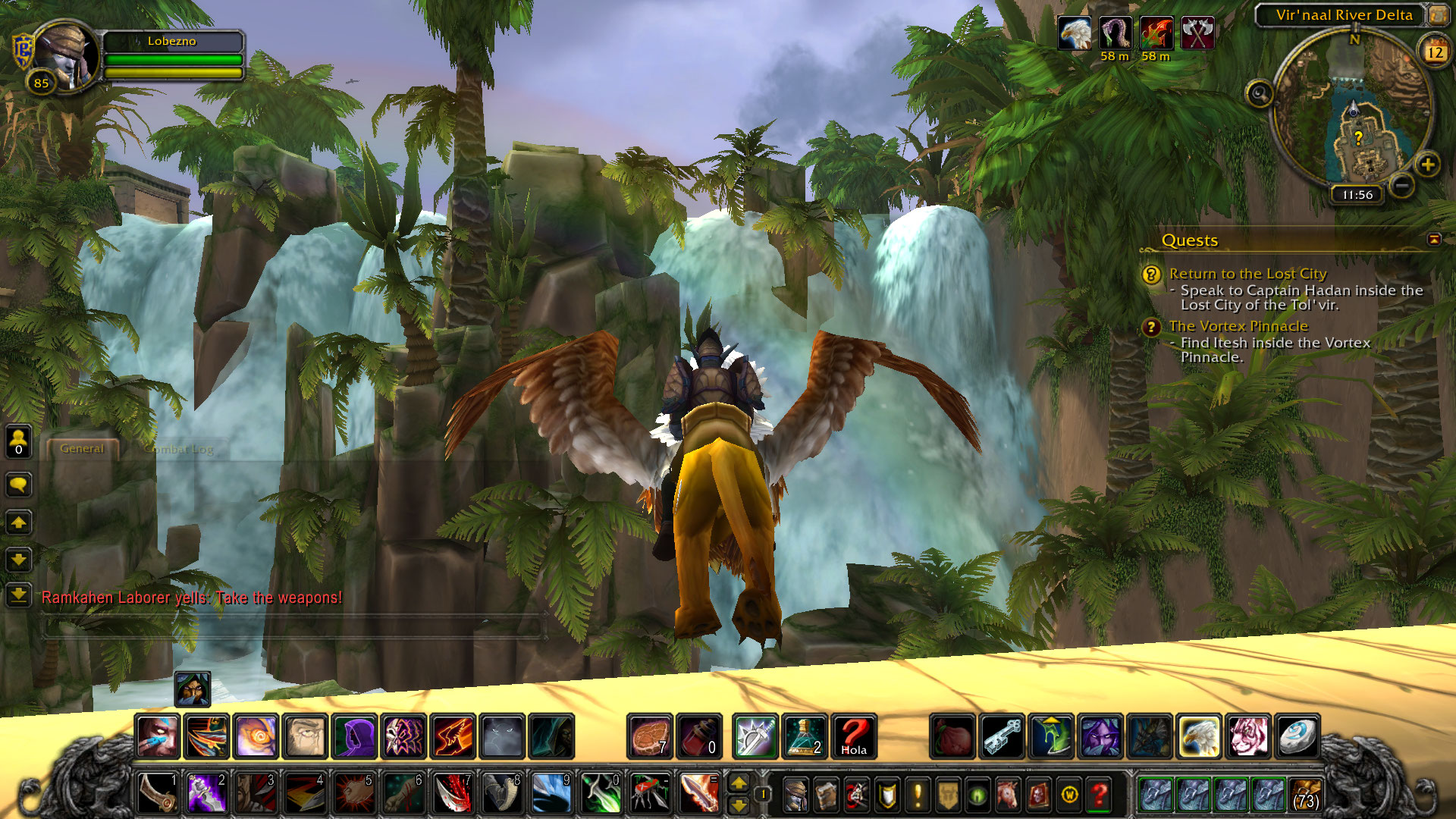Click the minimap zoom-in plus button
Viewport: 1456px width, 819px height.
coord(1428,165)
